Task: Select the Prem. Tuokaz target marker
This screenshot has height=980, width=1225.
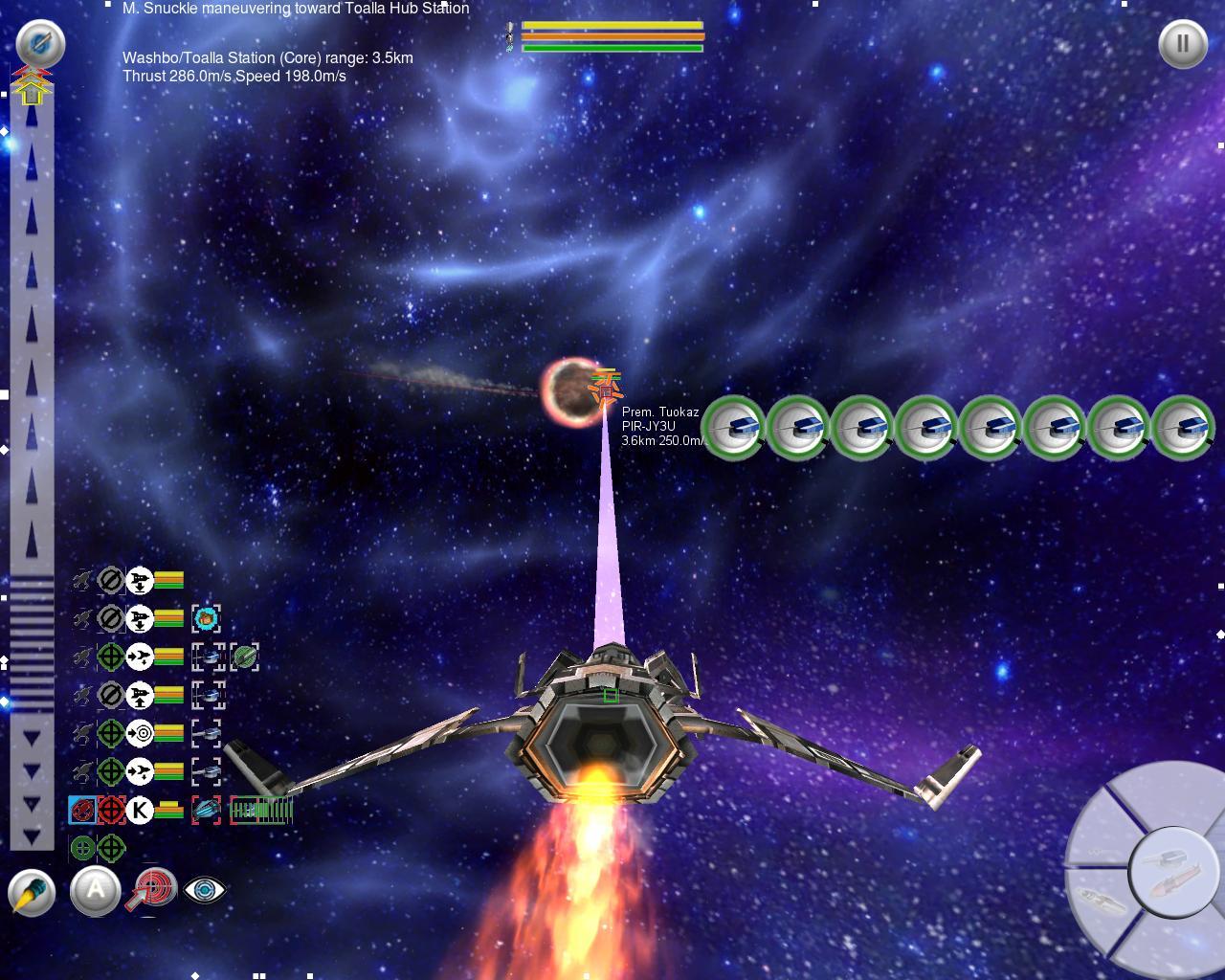Action: pos(605,388)
